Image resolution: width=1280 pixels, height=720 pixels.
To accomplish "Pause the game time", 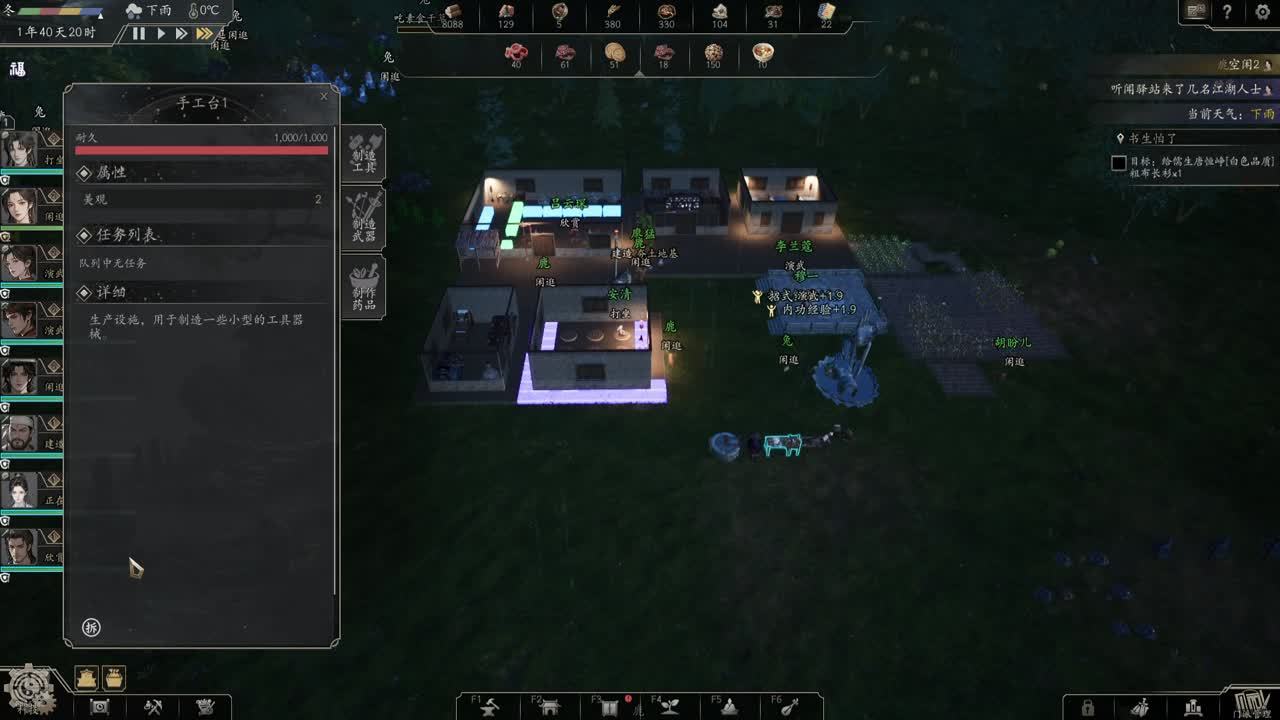I will pos(139,34).
